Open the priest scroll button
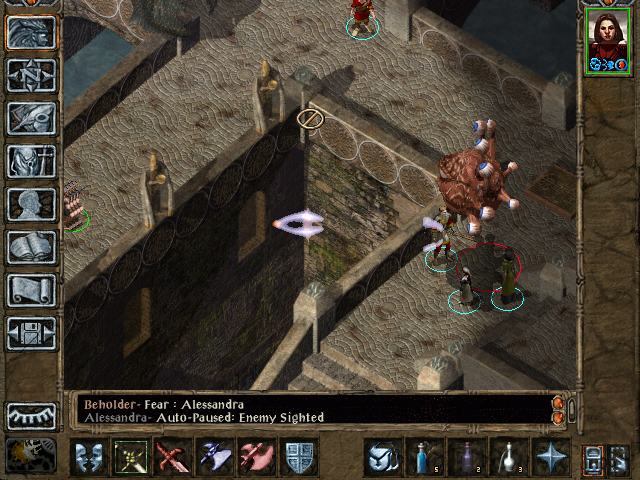 (x=31, y=289)
